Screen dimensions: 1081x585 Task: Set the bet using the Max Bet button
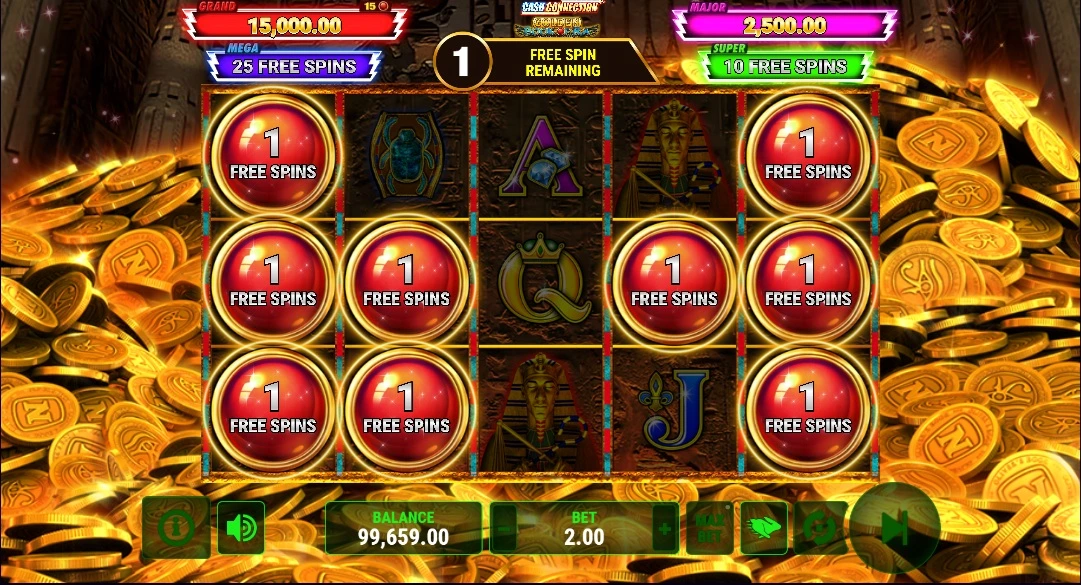(x=710, y=527)
